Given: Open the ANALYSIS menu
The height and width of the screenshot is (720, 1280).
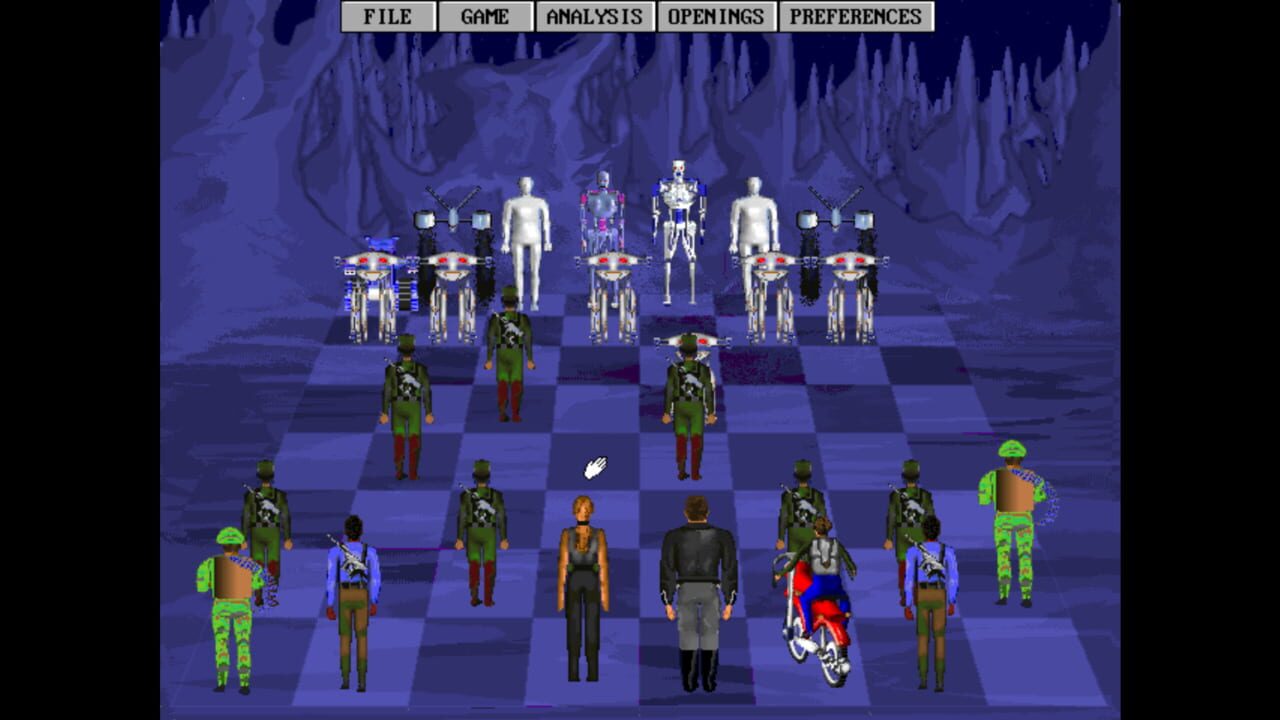Looking at the screenshot, I should point(590,16).
